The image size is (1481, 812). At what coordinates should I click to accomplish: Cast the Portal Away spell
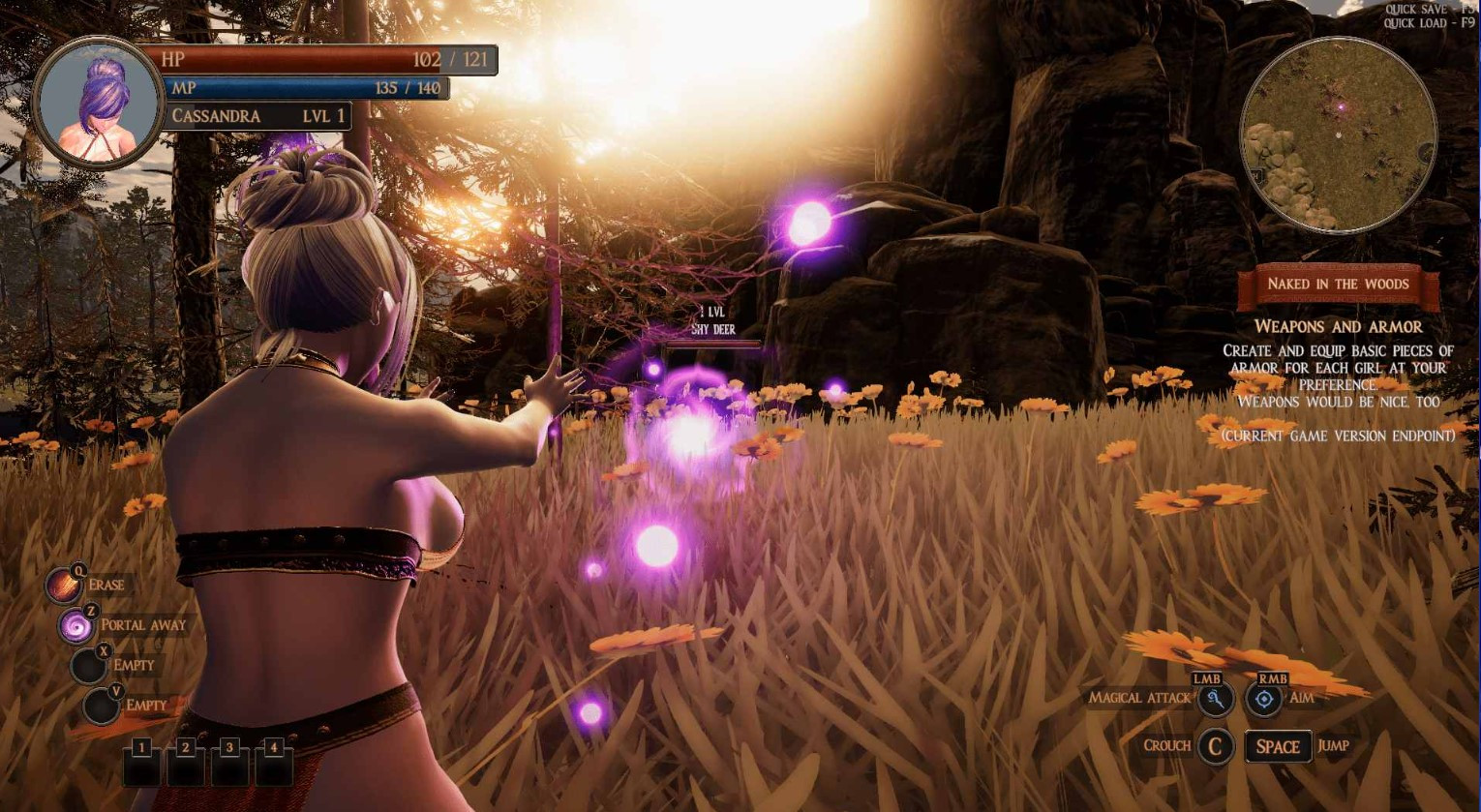pos(76,626)
